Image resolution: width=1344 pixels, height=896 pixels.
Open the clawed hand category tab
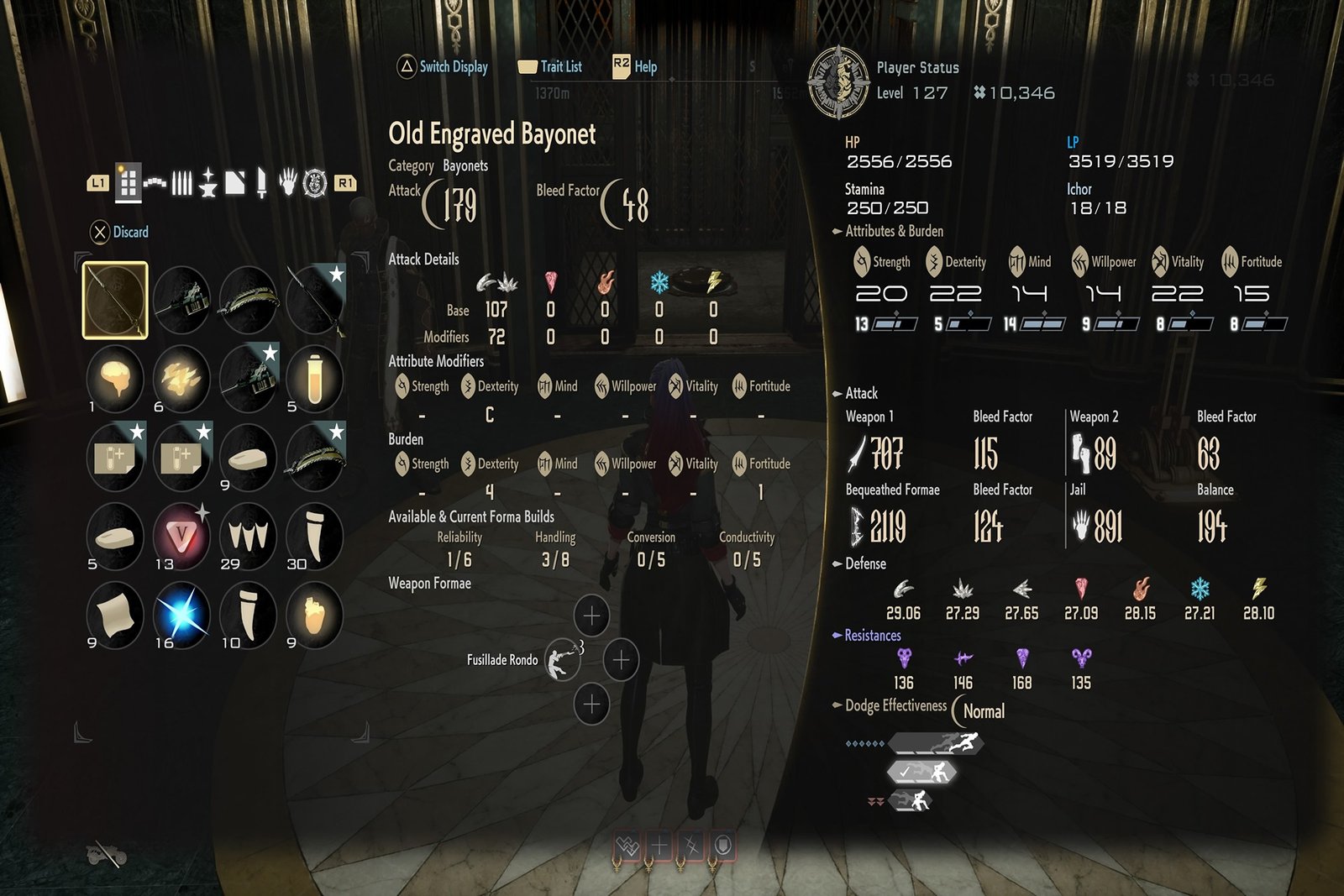point(288,182)
